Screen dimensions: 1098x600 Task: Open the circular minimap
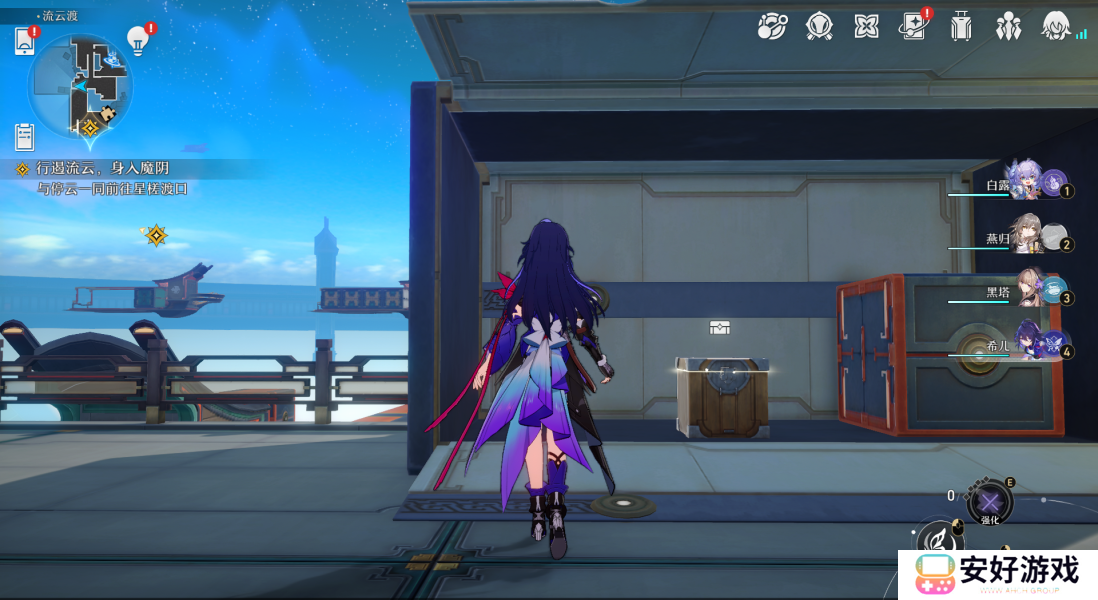(81, 86)
